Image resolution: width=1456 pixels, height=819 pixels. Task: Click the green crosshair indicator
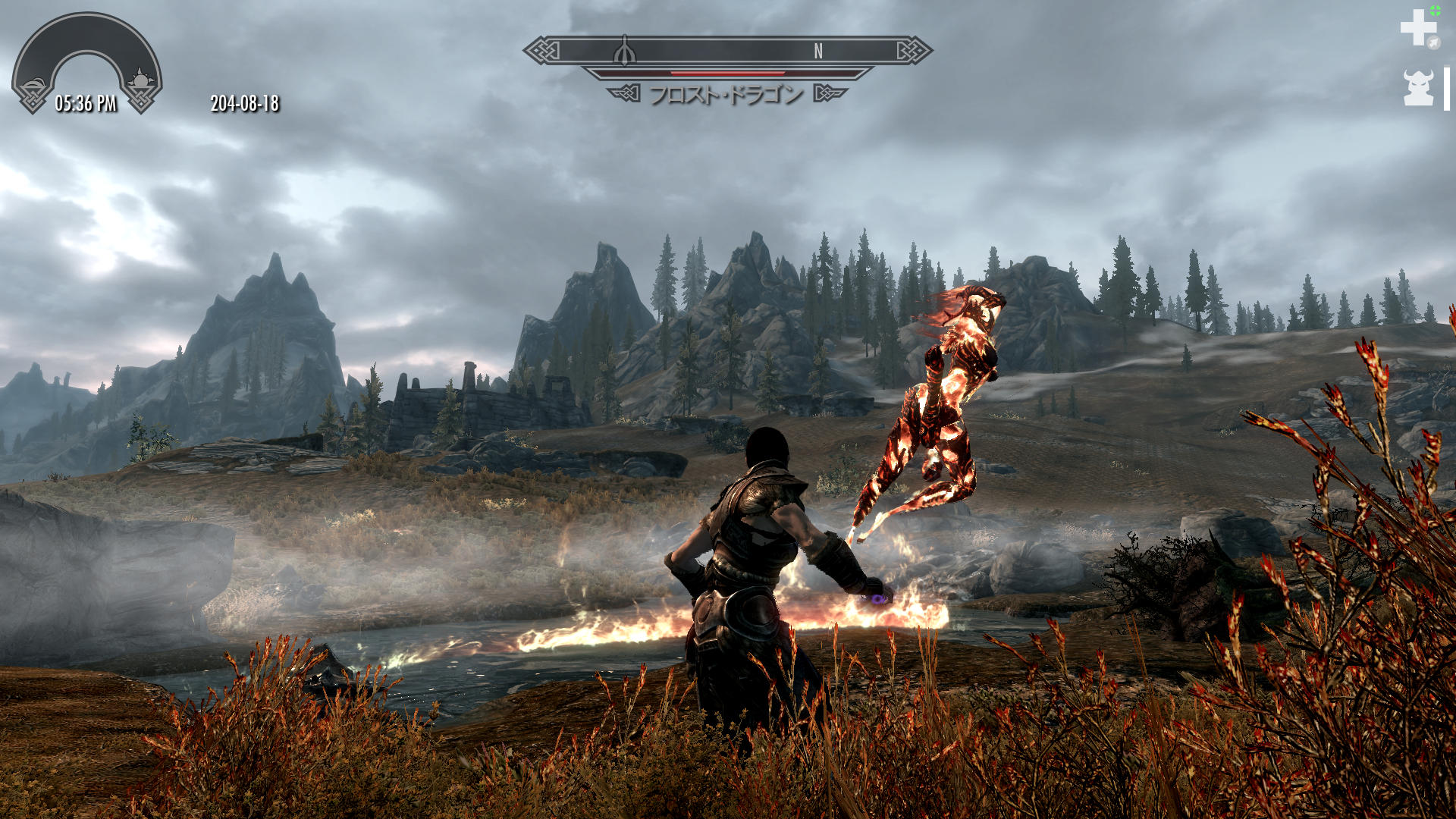(1435, 11)
